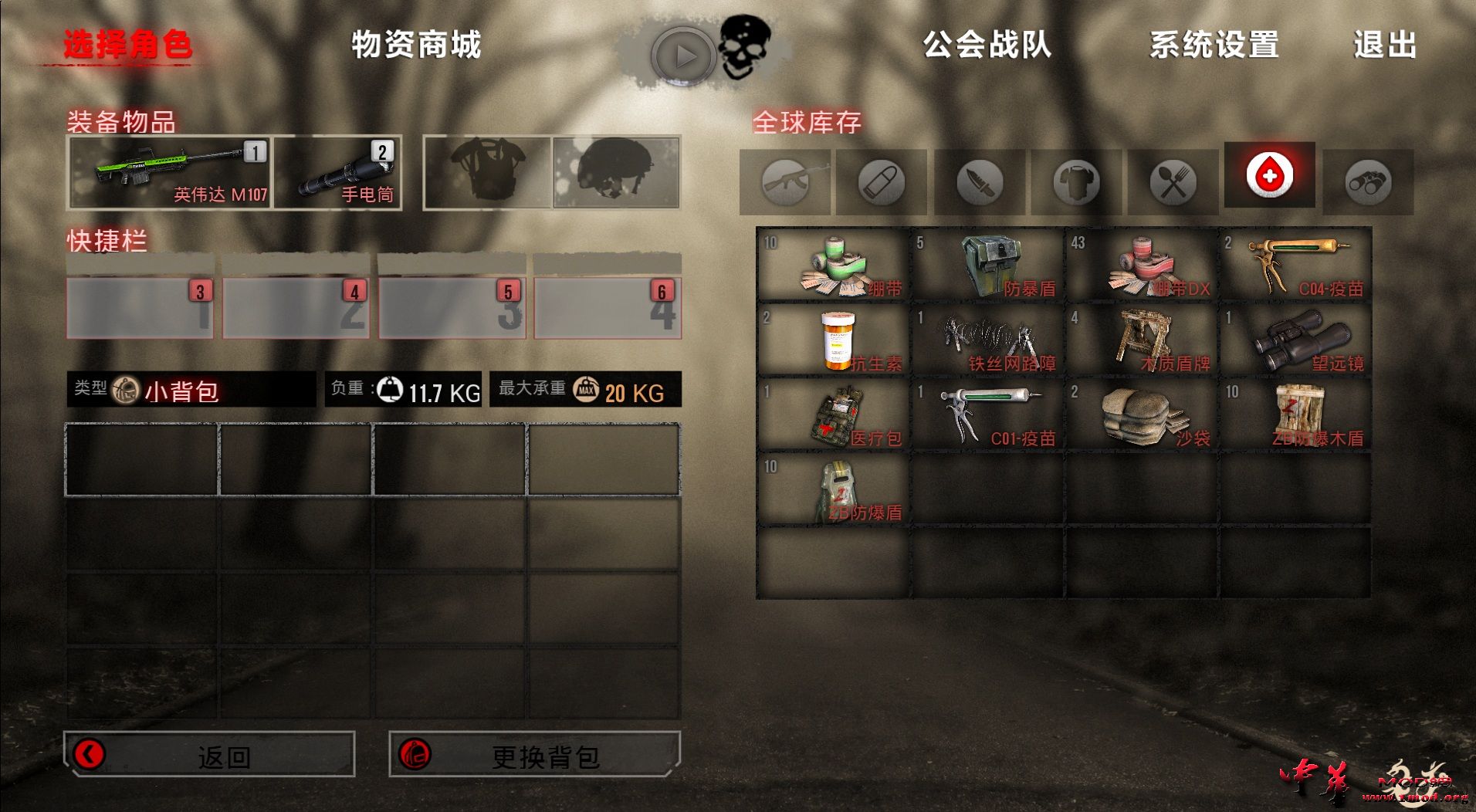The height and width of the screenshot is (812, 1476).
Task: Select the medical supplies blood-drop category
Action: [x=1270, y=175]
